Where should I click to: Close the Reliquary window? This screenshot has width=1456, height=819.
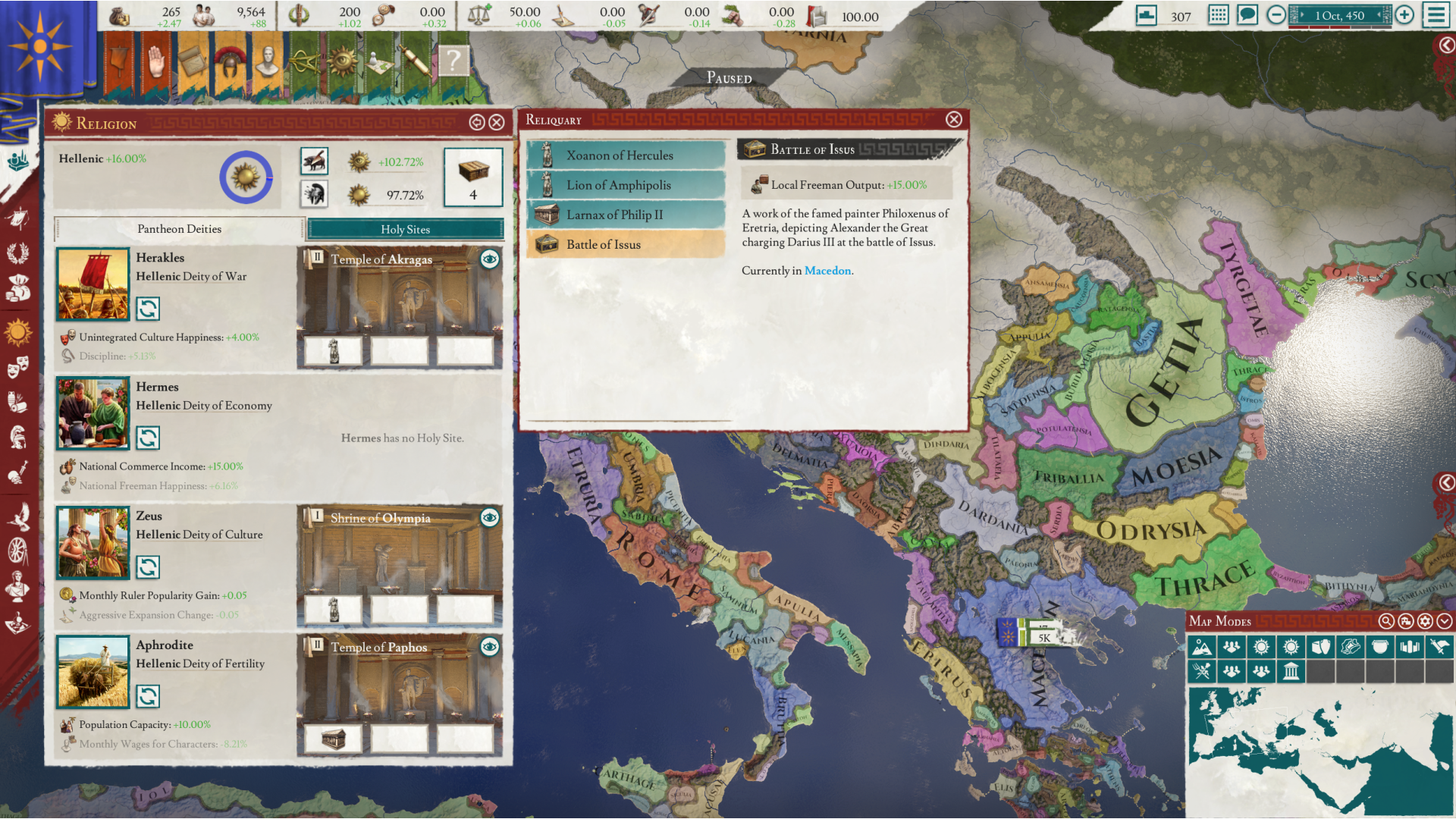click(954, 120)
